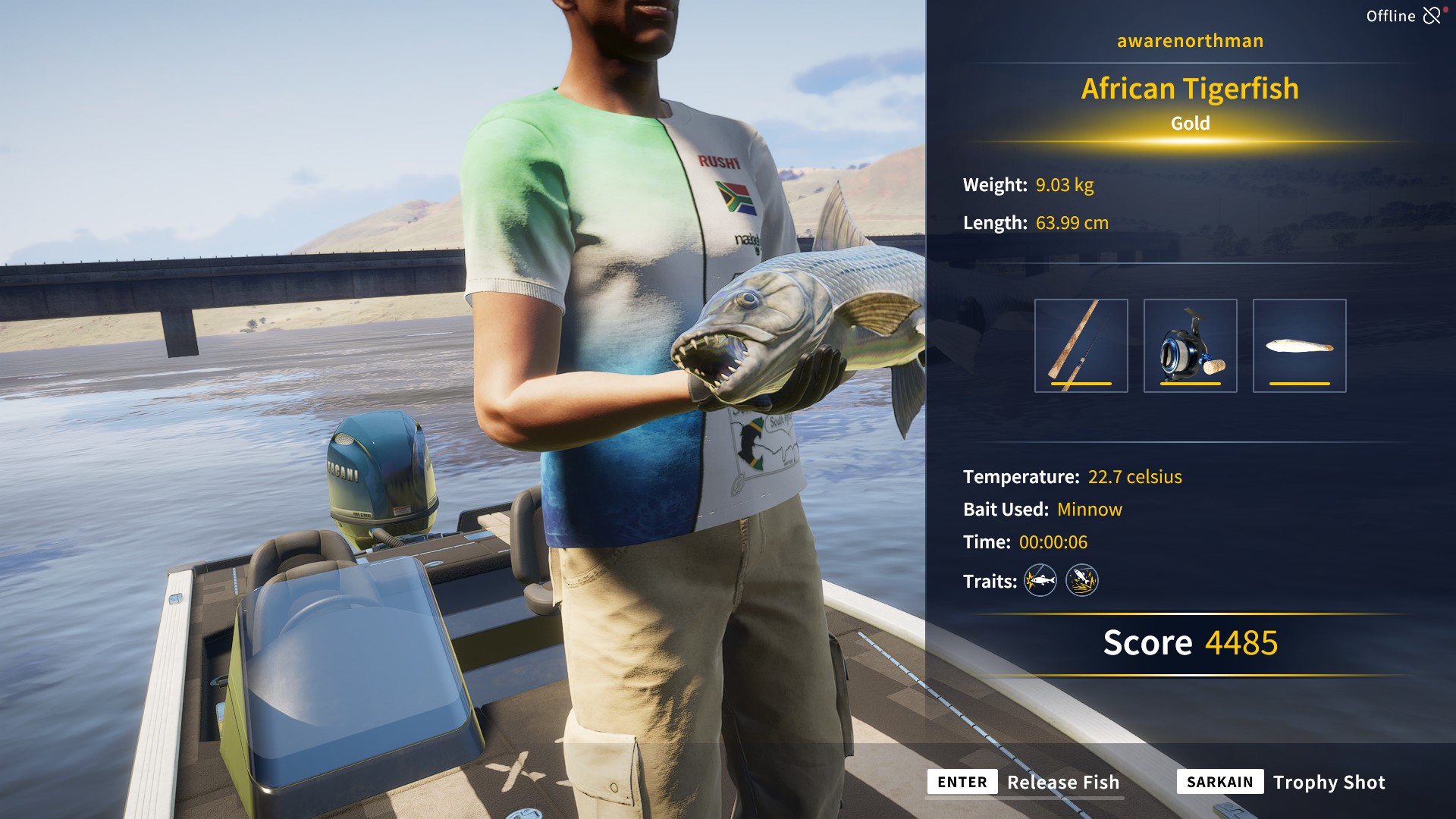Select the fishing rod equipment slot

point(1081,346)
